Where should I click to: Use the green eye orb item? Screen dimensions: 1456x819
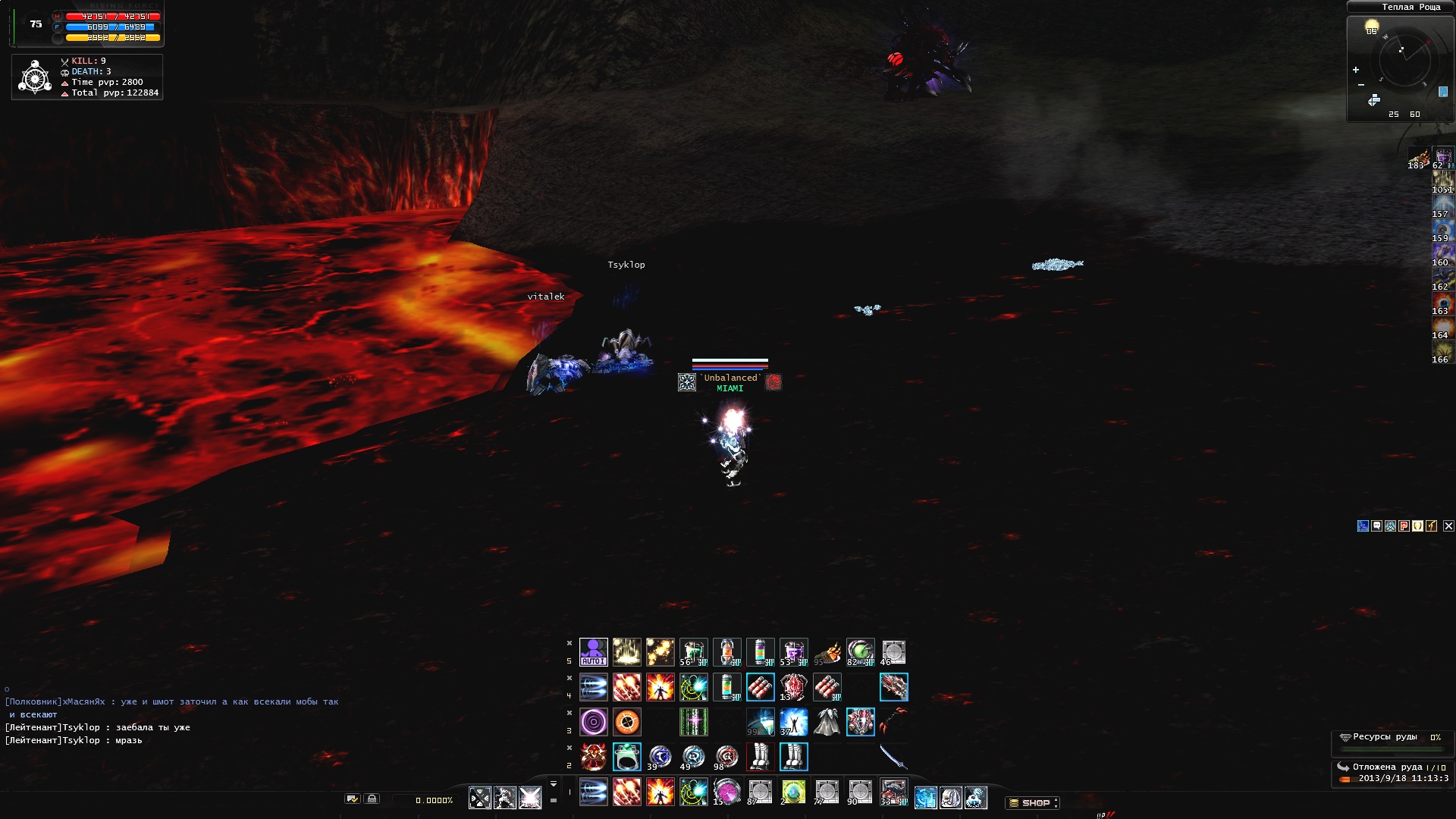click(x=860, y=652)
